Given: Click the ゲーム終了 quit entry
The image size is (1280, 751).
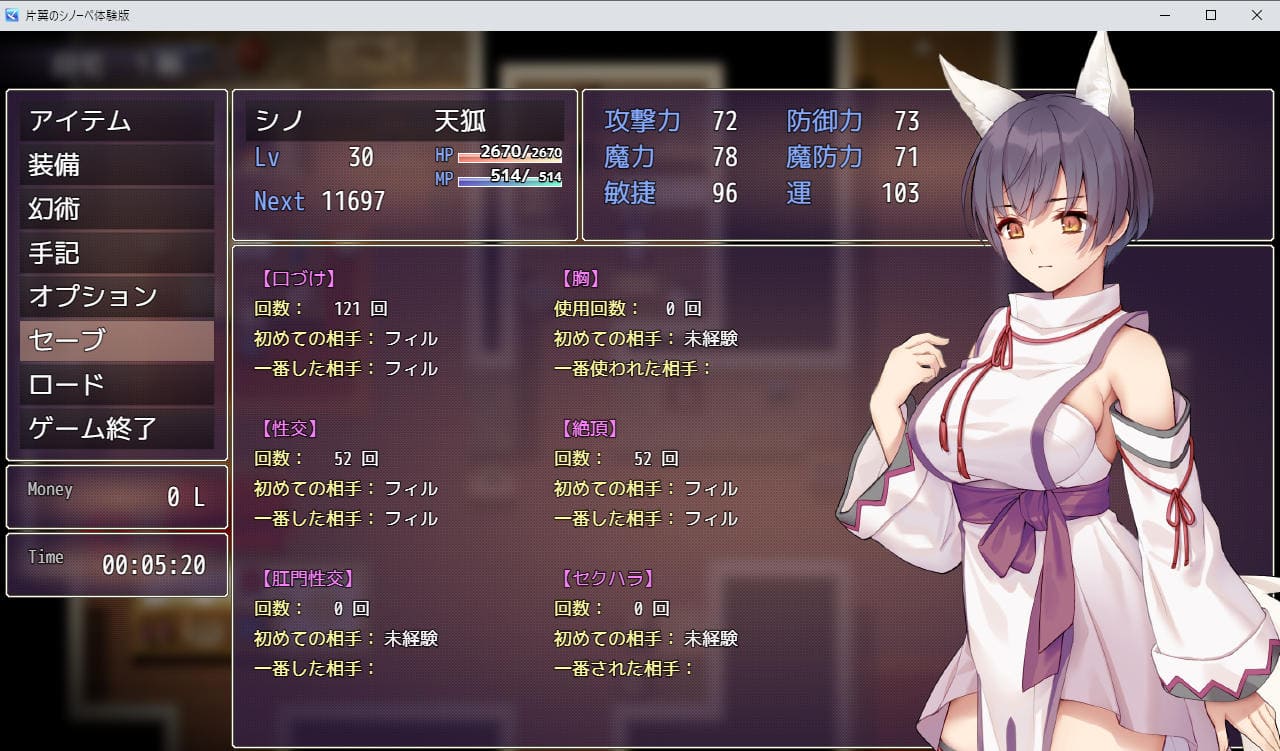Looking at the screenshot, I should (117, 429).
